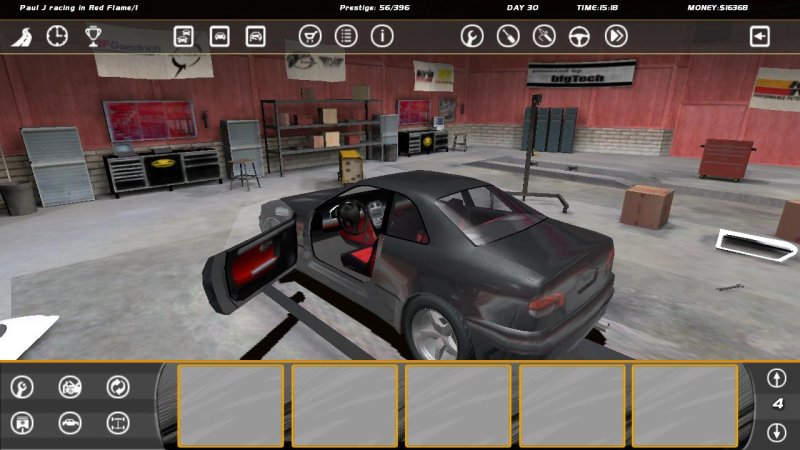Exit the garage with the arrow-door button
800x450 pixels.
tap(760, 37)
